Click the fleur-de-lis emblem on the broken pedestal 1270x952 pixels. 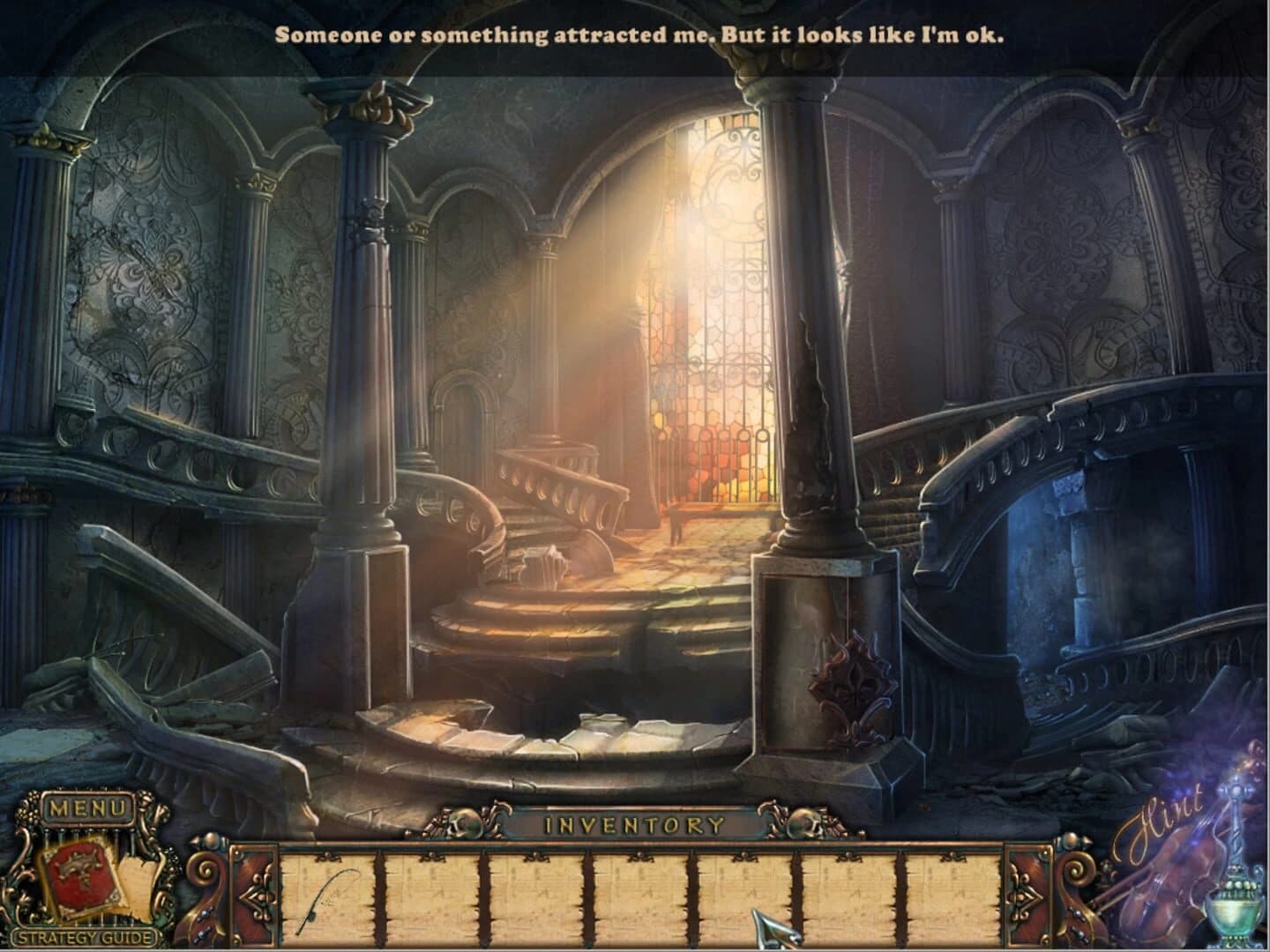pyautogui.click(x=851, y=683)
